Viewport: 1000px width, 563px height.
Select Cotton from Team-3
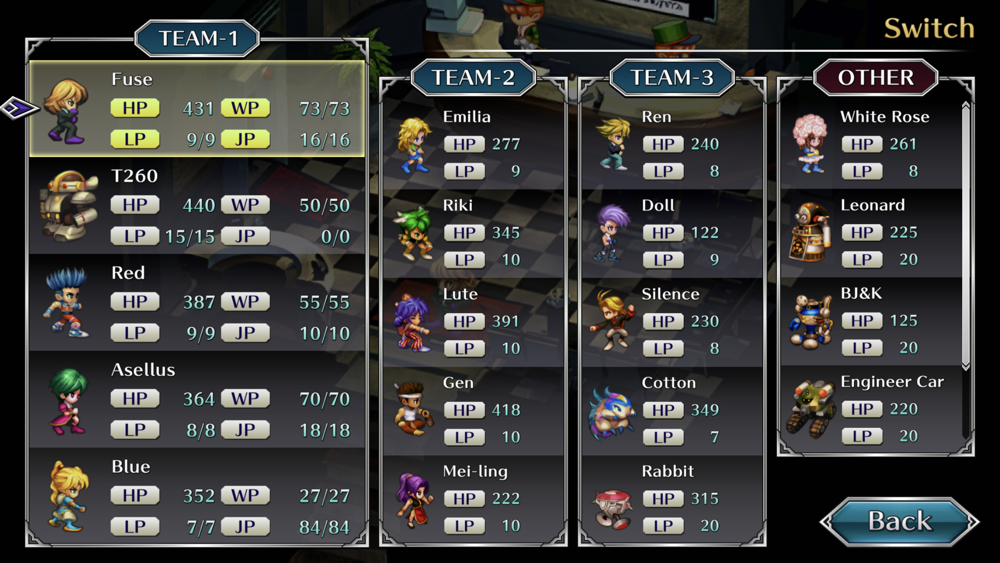pos(672,409)
